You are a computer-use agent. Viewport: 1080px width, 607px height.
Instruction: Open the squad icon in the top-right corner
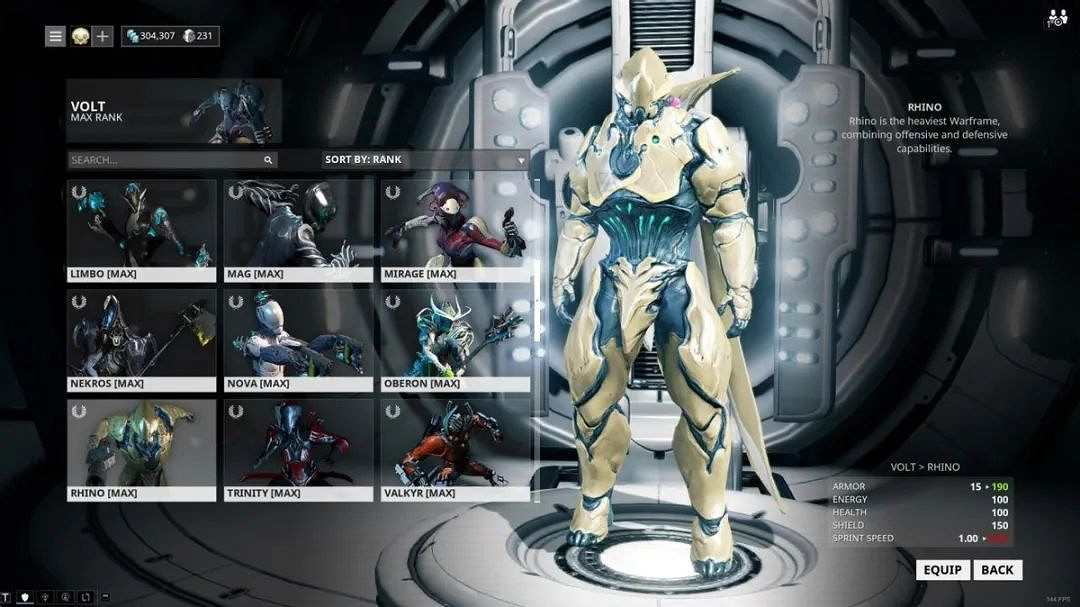(1057, 18)
